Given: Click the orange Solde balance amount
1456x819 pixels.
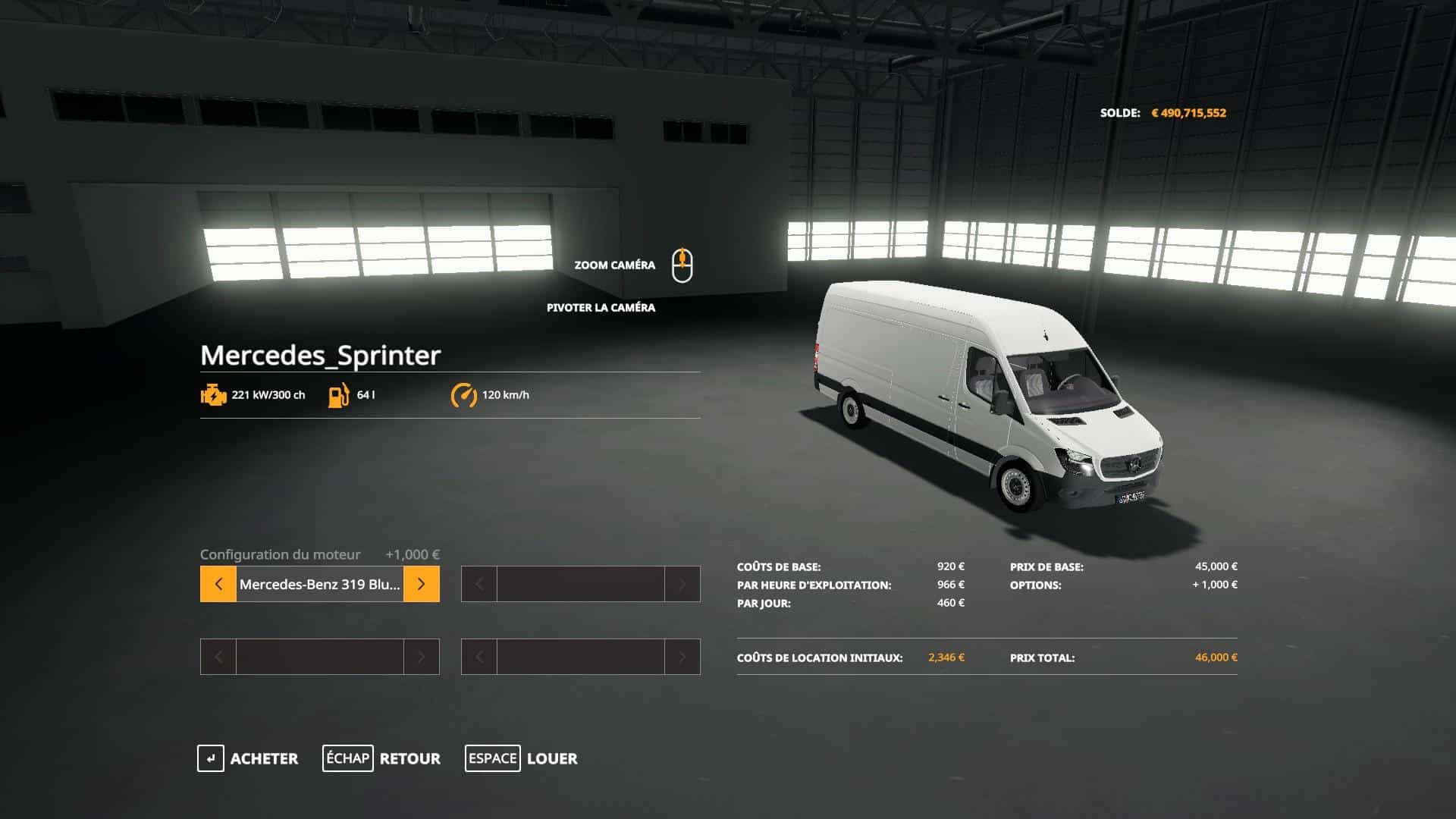Looking at the screenshot, I should (1191, 113).
